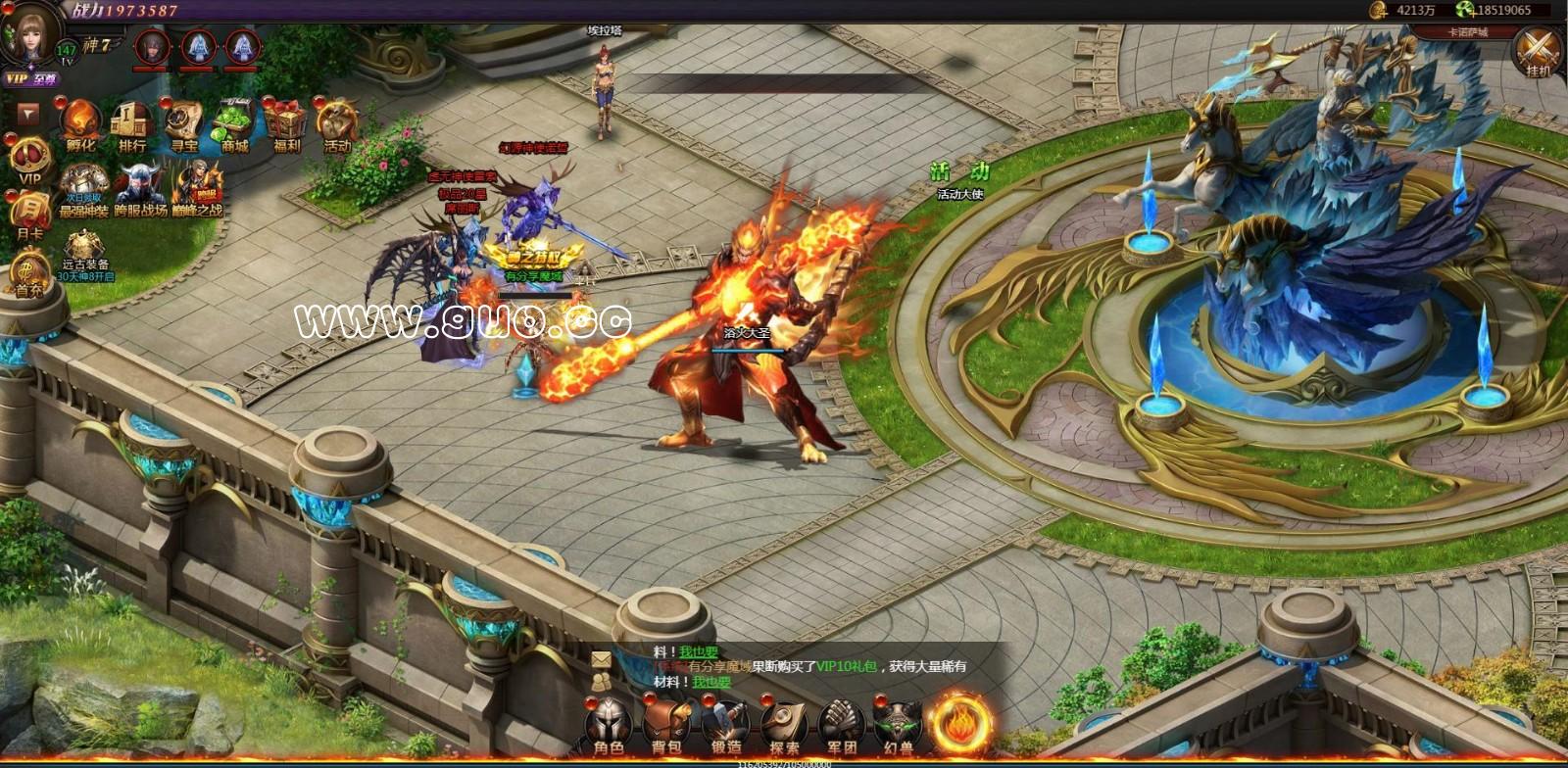Open the 商城 shop chest
Image resolution: width=1568 pixels, height=768 pixels.
(234, 125)
